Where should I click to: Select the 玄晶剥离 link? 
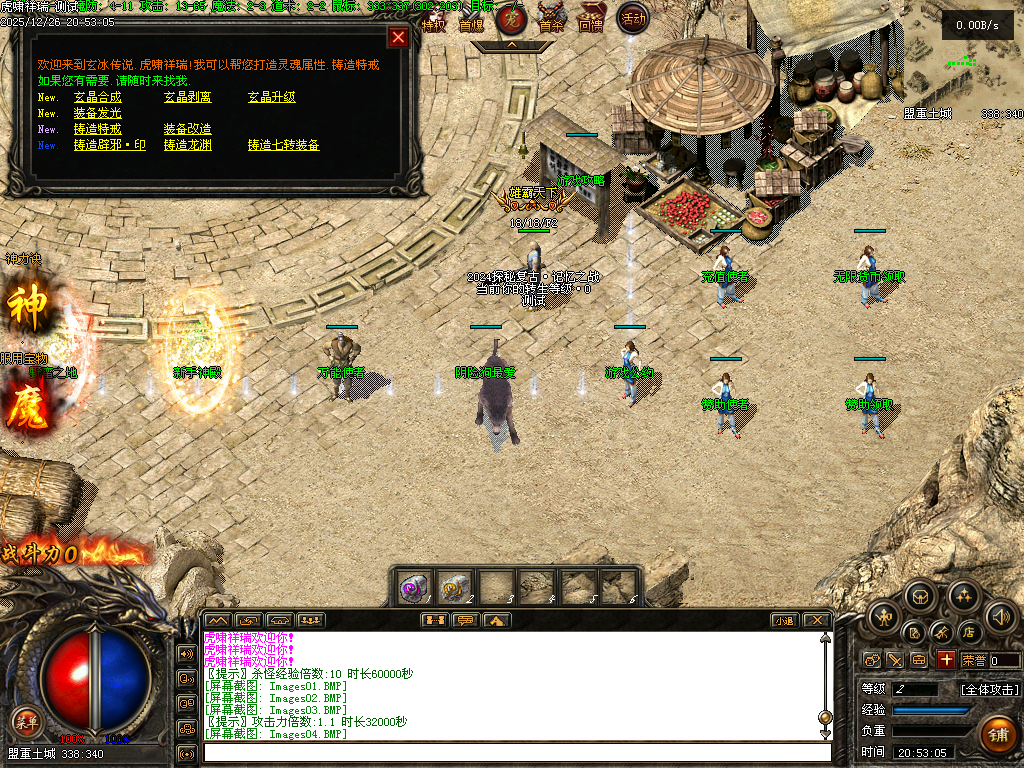coord(188,98)
